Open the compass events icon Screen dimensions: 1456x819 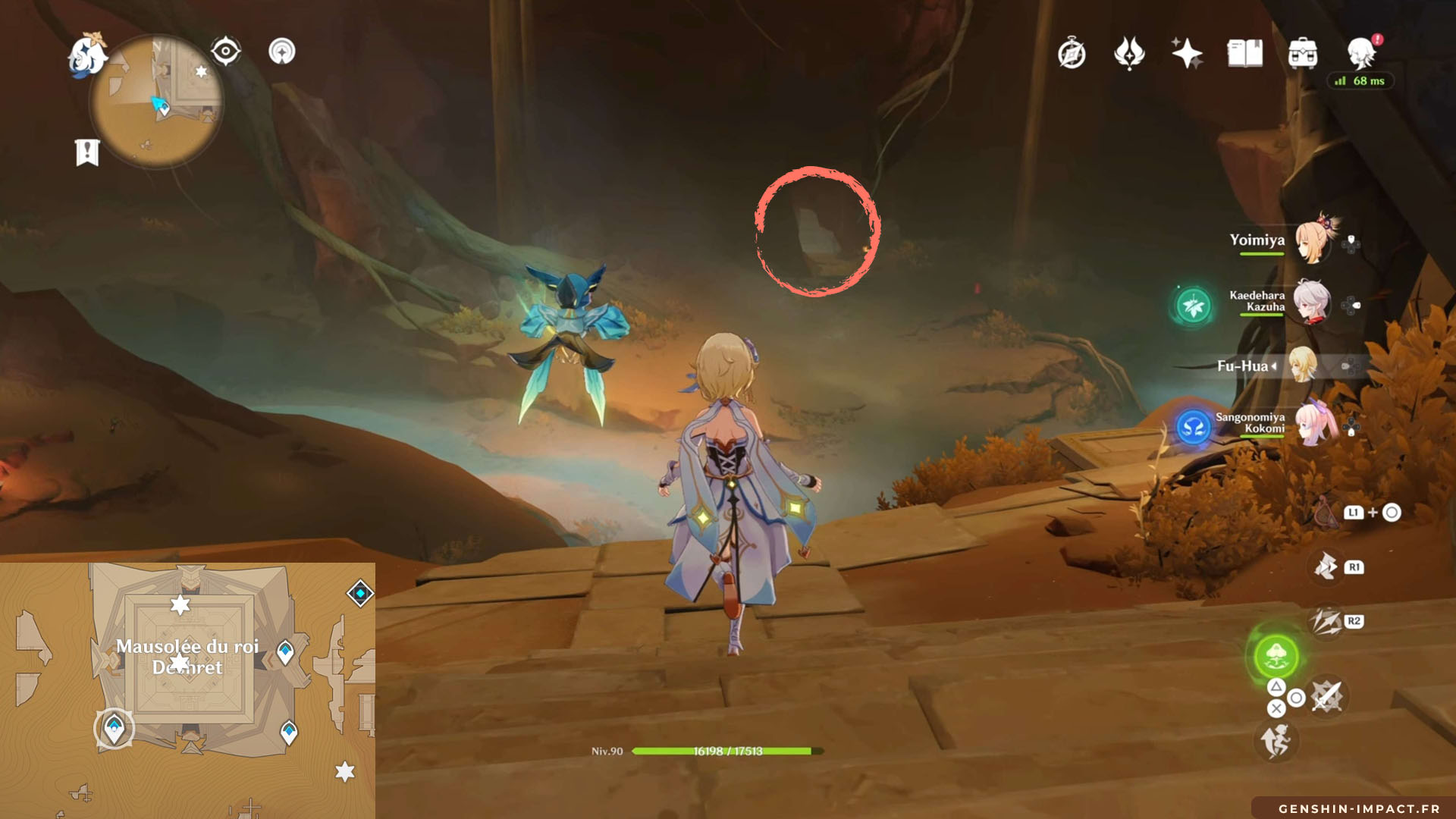(x=1072, y=54)
